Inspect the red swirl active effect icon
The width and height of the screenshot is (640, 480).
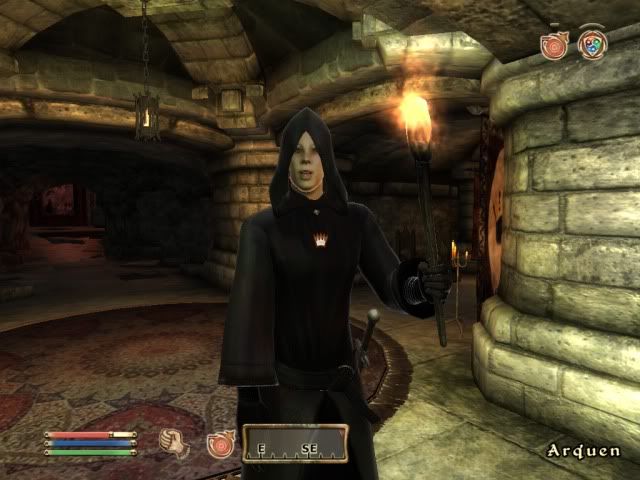click(x=553, y=45)
